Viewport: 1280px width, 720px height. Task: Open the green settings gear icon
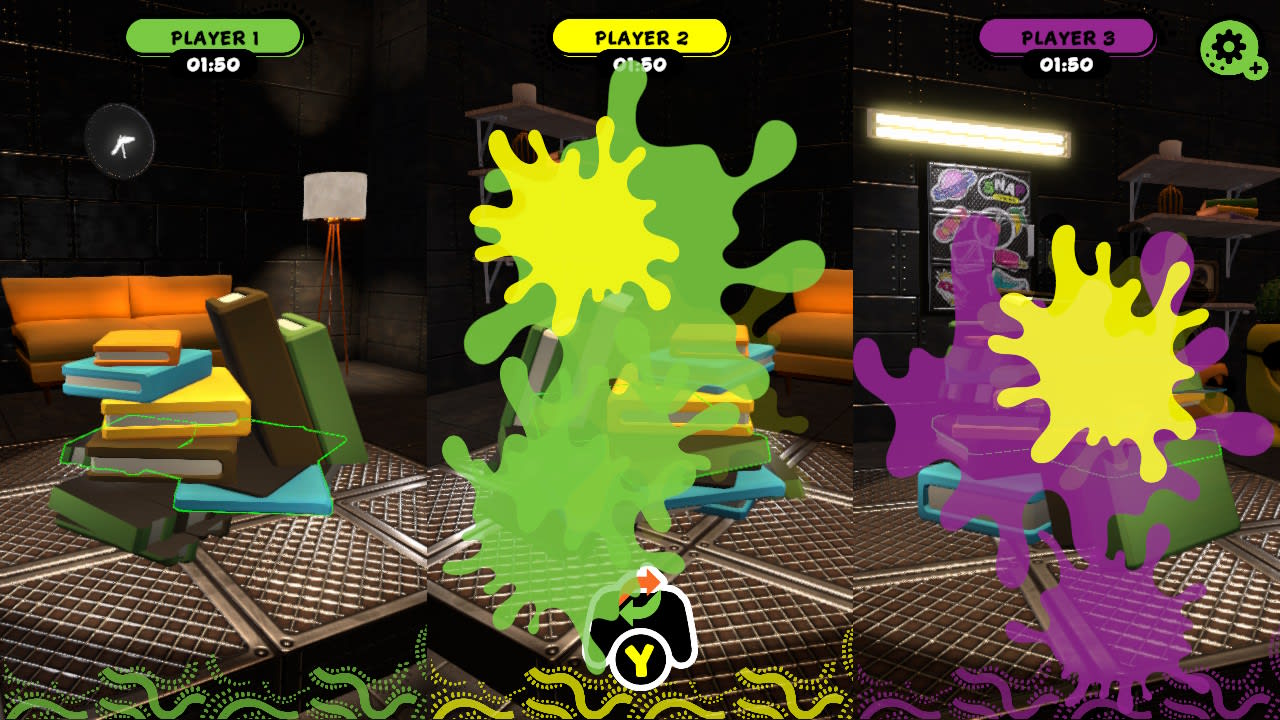coord(1228,46)
